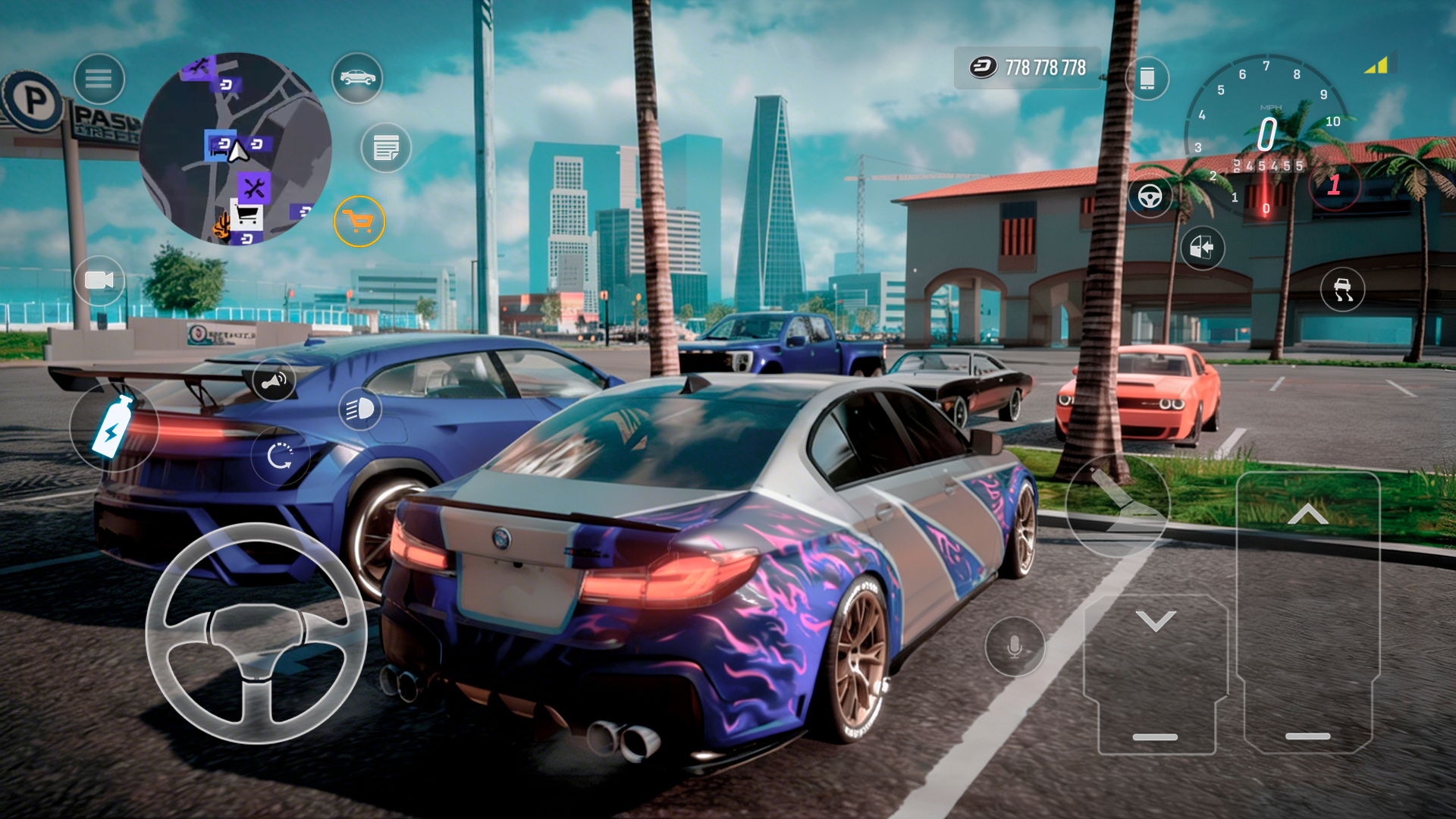The width and height of the screenshot is (1456, 819).
Task: Open the car door icon
Action: click(1202, 249)
